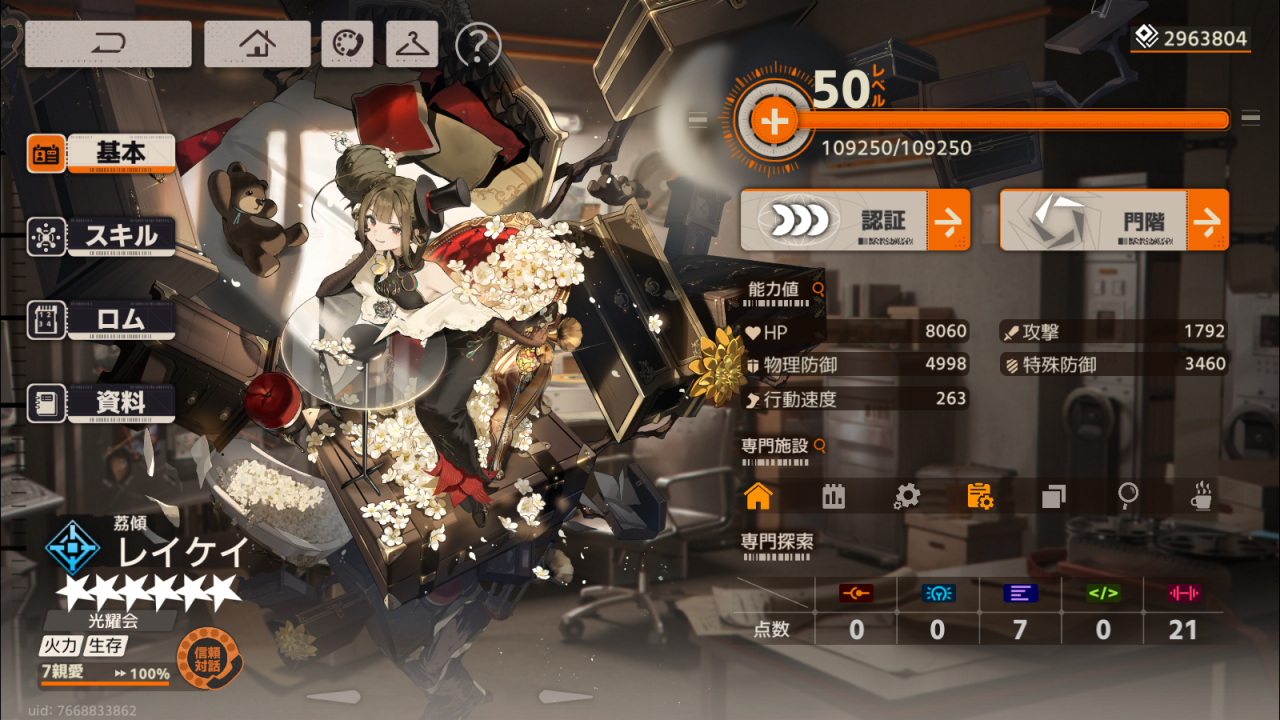The image size is (1280, 720).
Task: Open 専門施設 details via its magnifier
Action: pos(820,446)
